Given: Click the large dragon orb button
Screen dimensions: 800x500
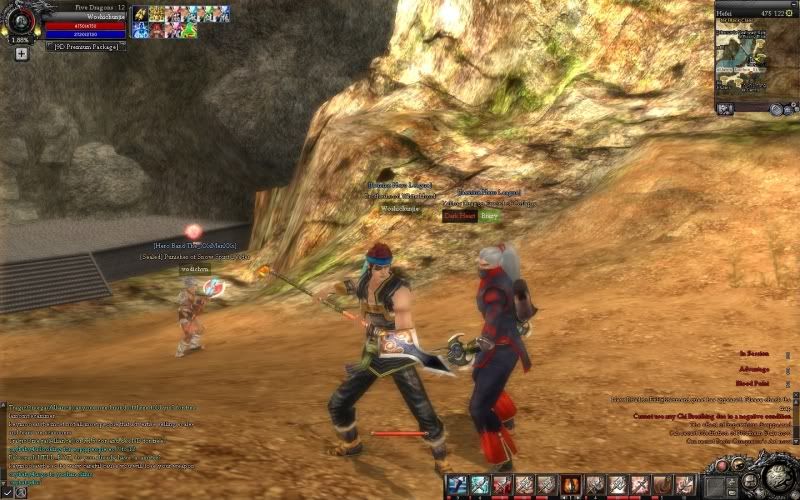Looking at the screenshot, I should point(772,477).
